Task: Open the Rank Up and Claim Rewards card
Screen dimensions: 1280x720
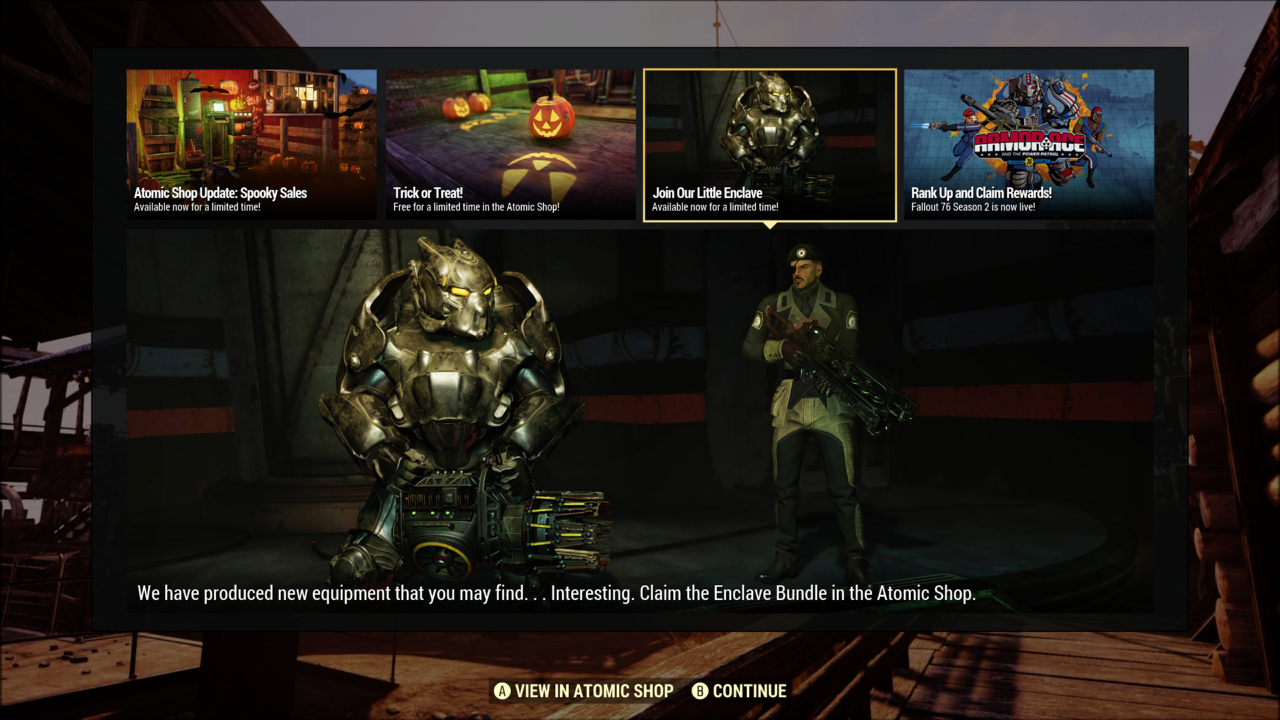Action: pyautogui.click(x=1028, y=145)
